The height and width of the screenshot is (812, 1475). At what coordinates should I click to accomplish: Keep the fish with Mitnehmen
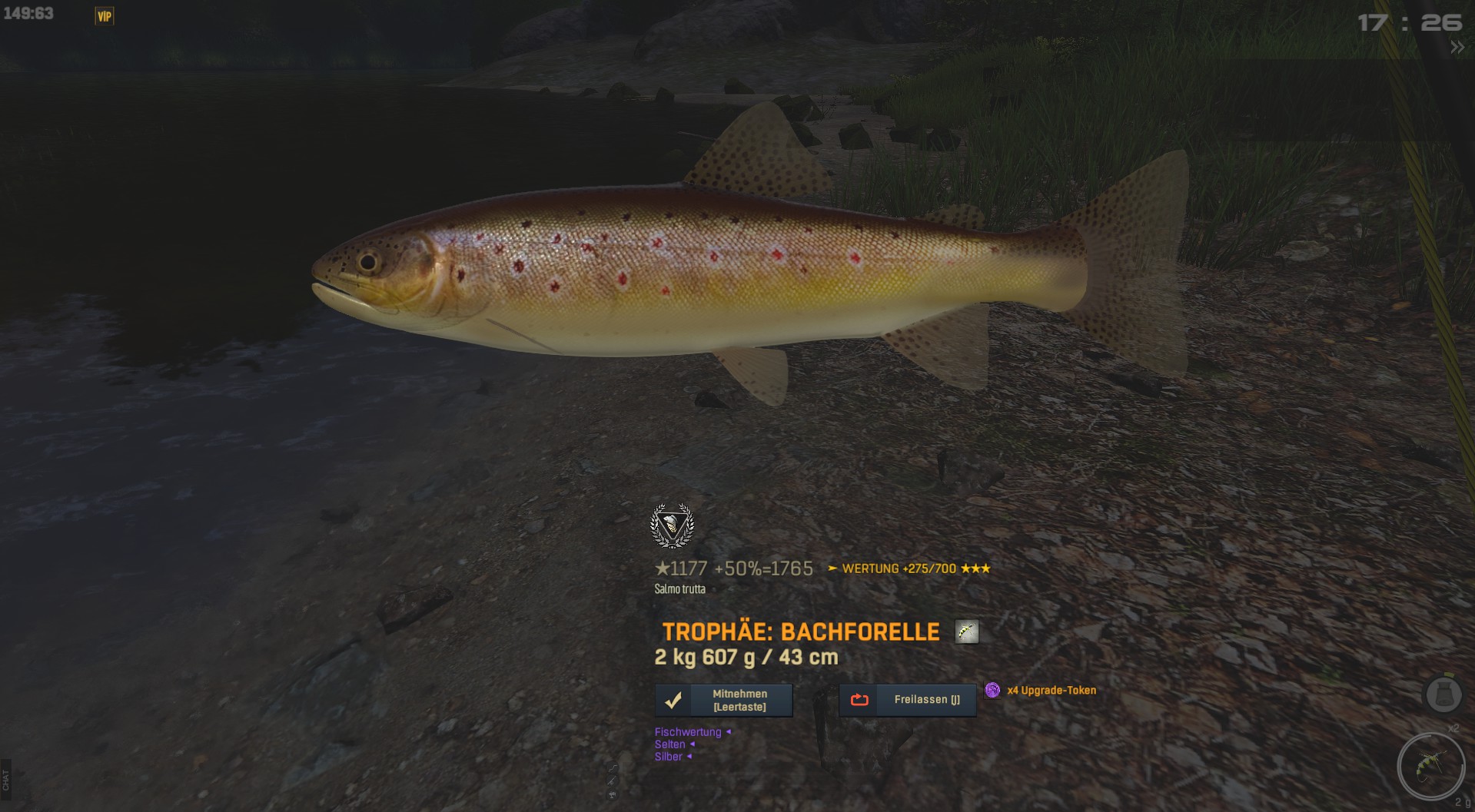[x=723, y=701]
